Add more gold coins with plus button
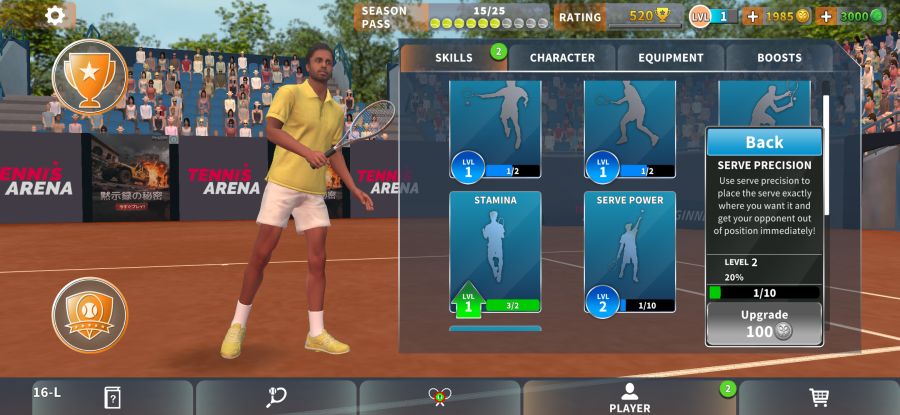This screenshot has height=415, width=900. click(753, 16)
